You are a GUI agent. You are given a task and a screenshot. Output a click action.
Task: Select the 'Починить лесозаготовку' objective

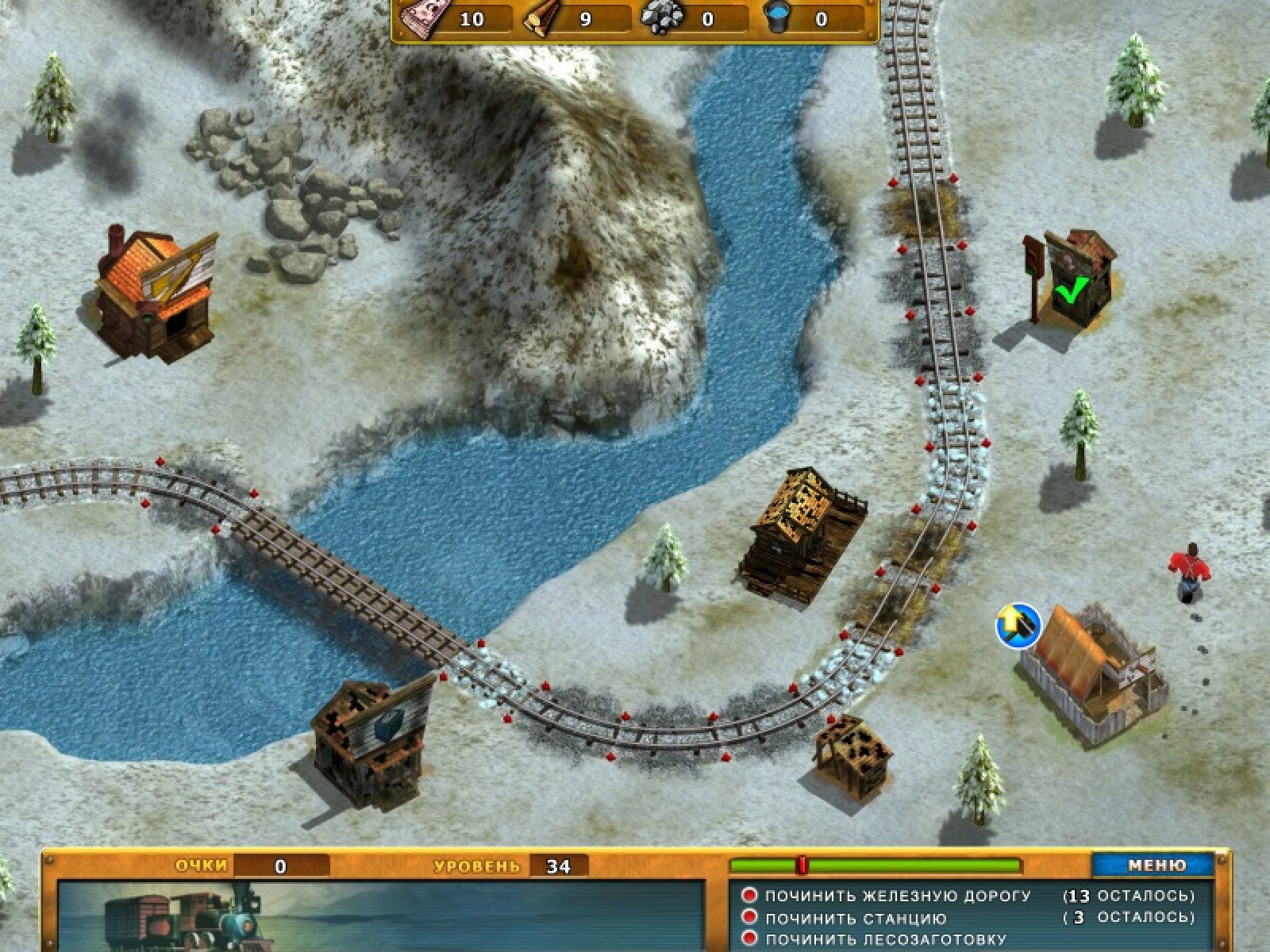pos(885,939)
